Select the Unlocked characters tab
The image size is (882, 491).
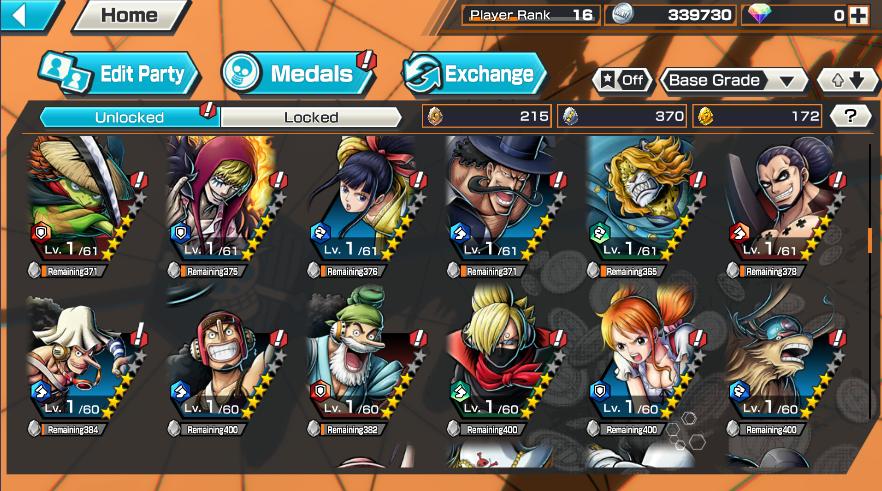point(129,117)
